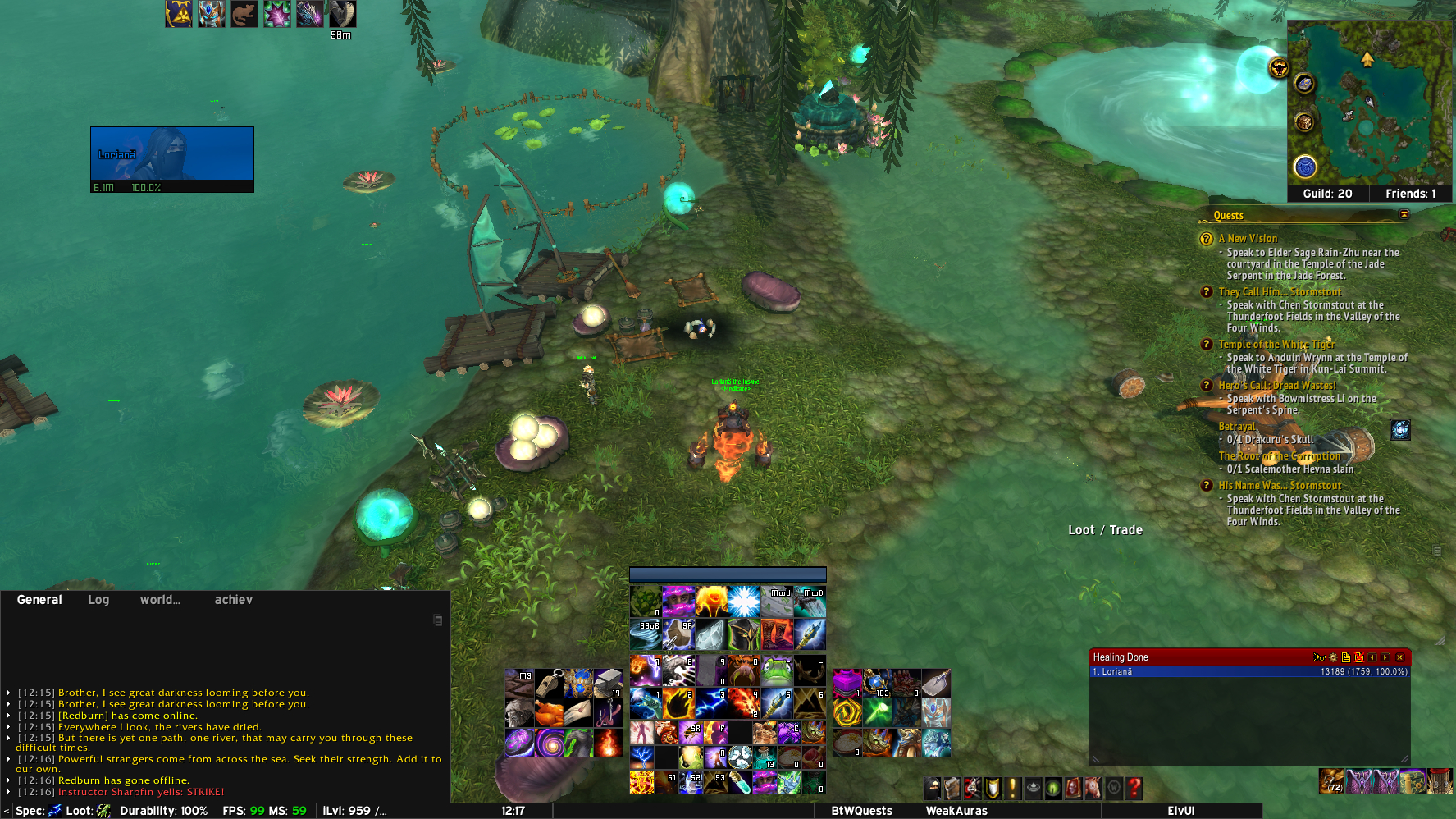Click the ElvUI data bar button
Viewport: 1456px width, 819px height.
tap(1180, 811)
